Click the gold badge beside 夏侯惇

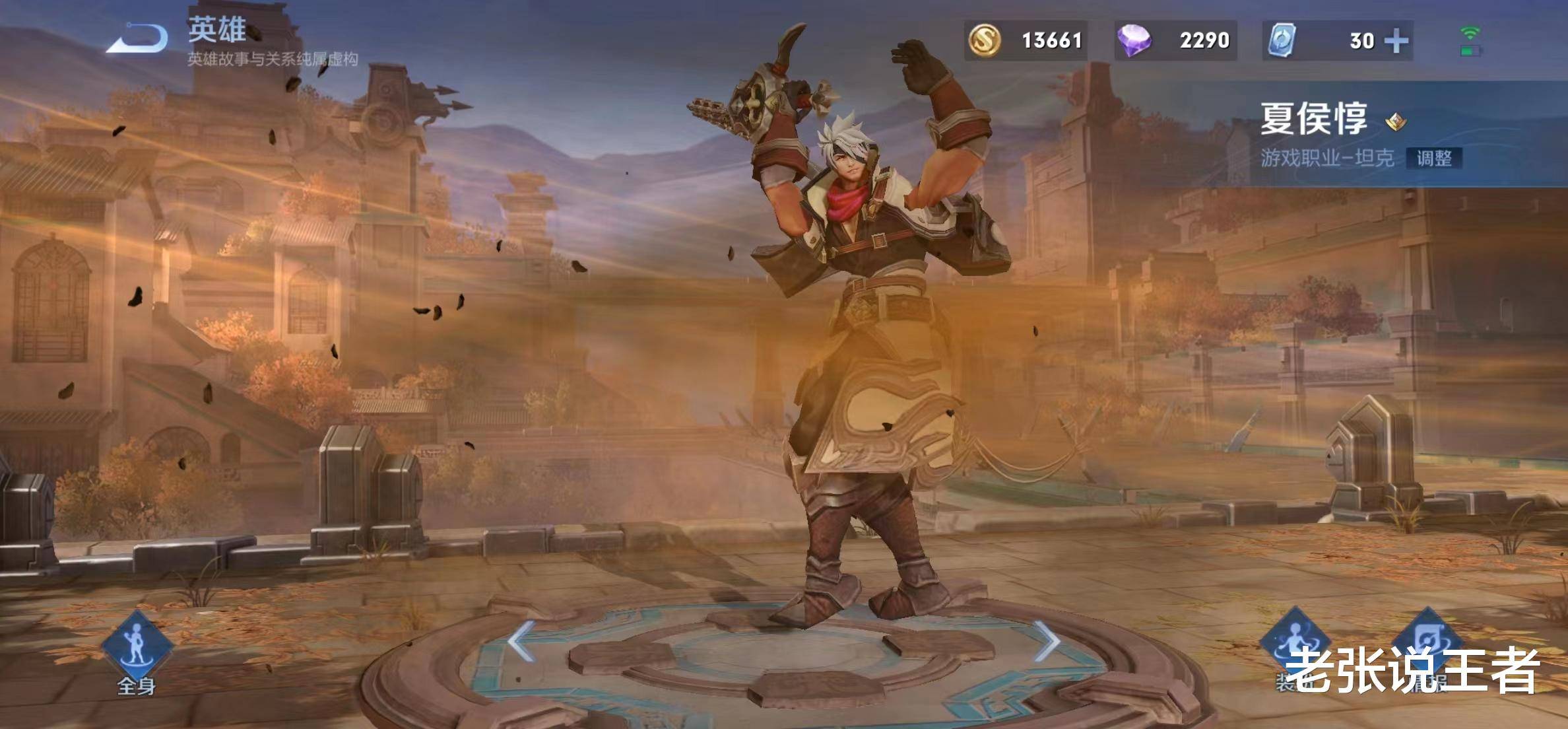(1396, 121)
